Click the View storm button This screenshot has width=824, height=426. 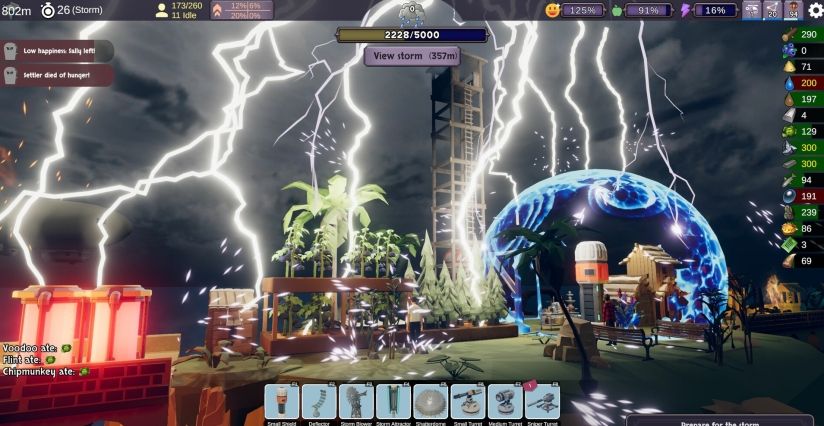(411, 56)
